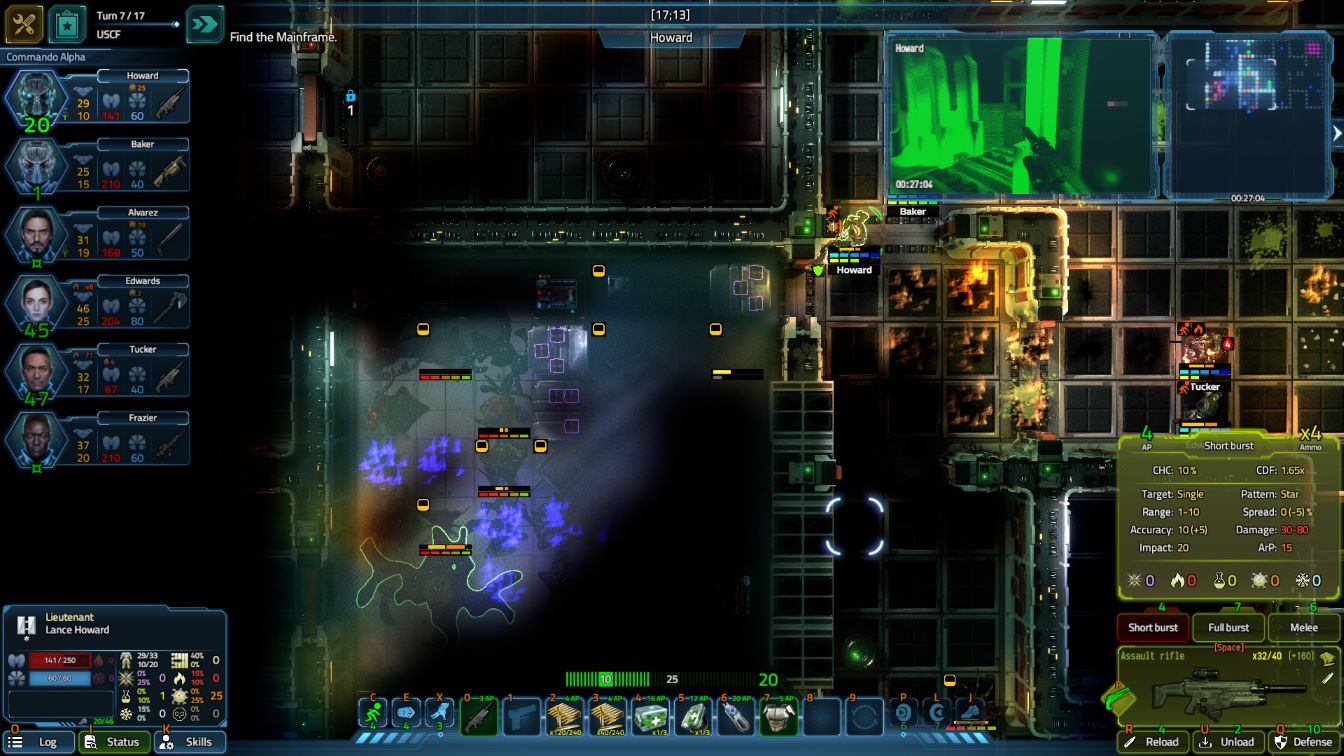This screenshot has height=756, width=1344.
Task: Open the Skills tab
Action: [x=189, y=742]
